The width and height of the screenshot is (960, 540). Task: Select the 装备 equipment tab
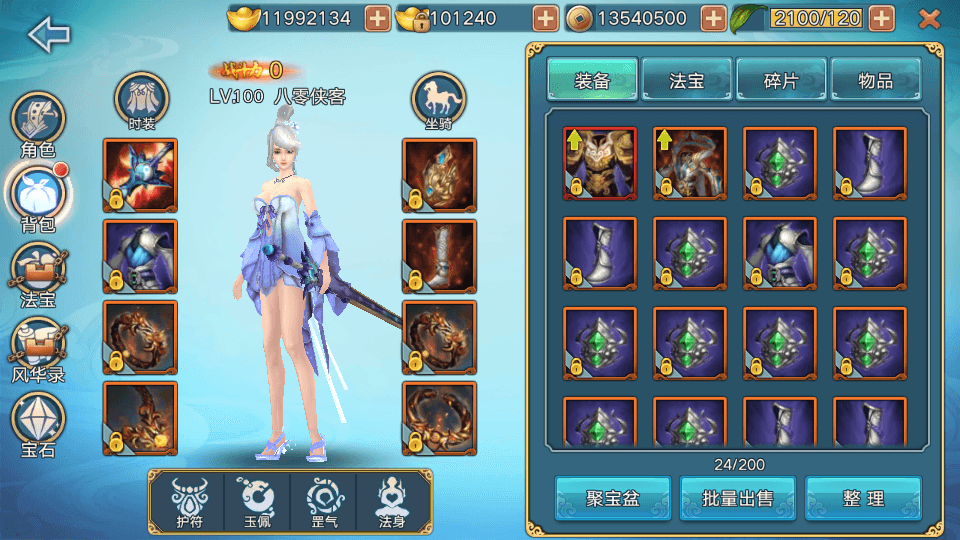(x=592, y=81)
